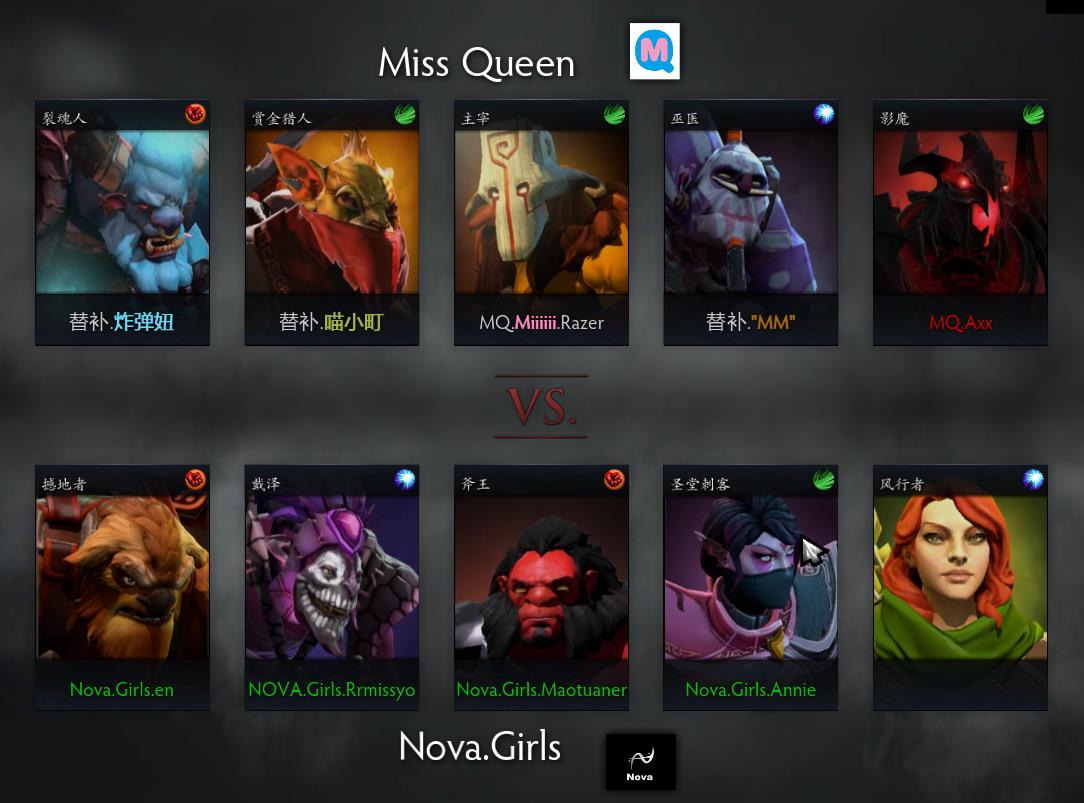
Task: Click the Miss Queen team logo
Action: tap(655, 51)
